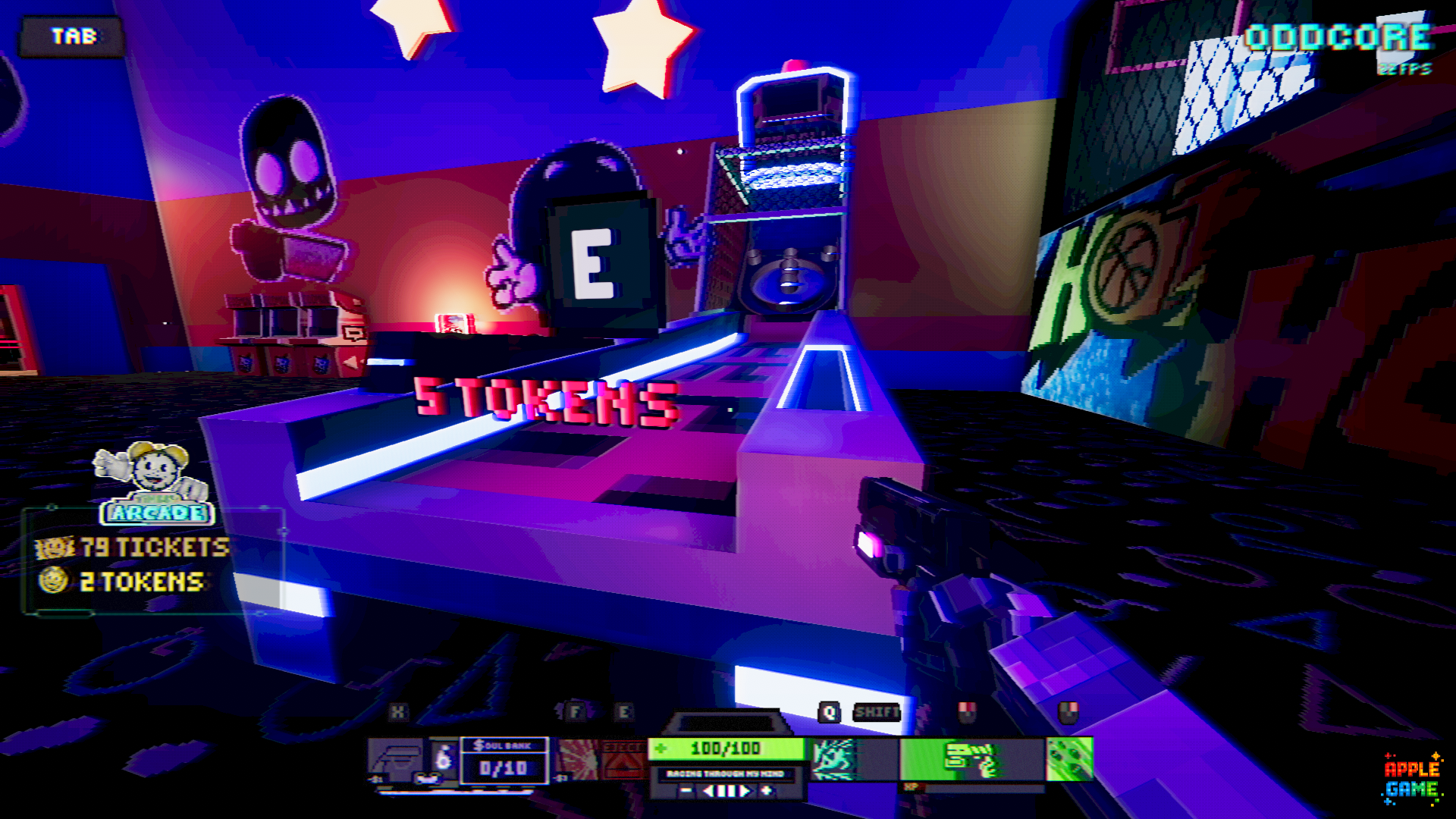1456x819 pixels.
Task: Pause the music track
Action: 726,791
